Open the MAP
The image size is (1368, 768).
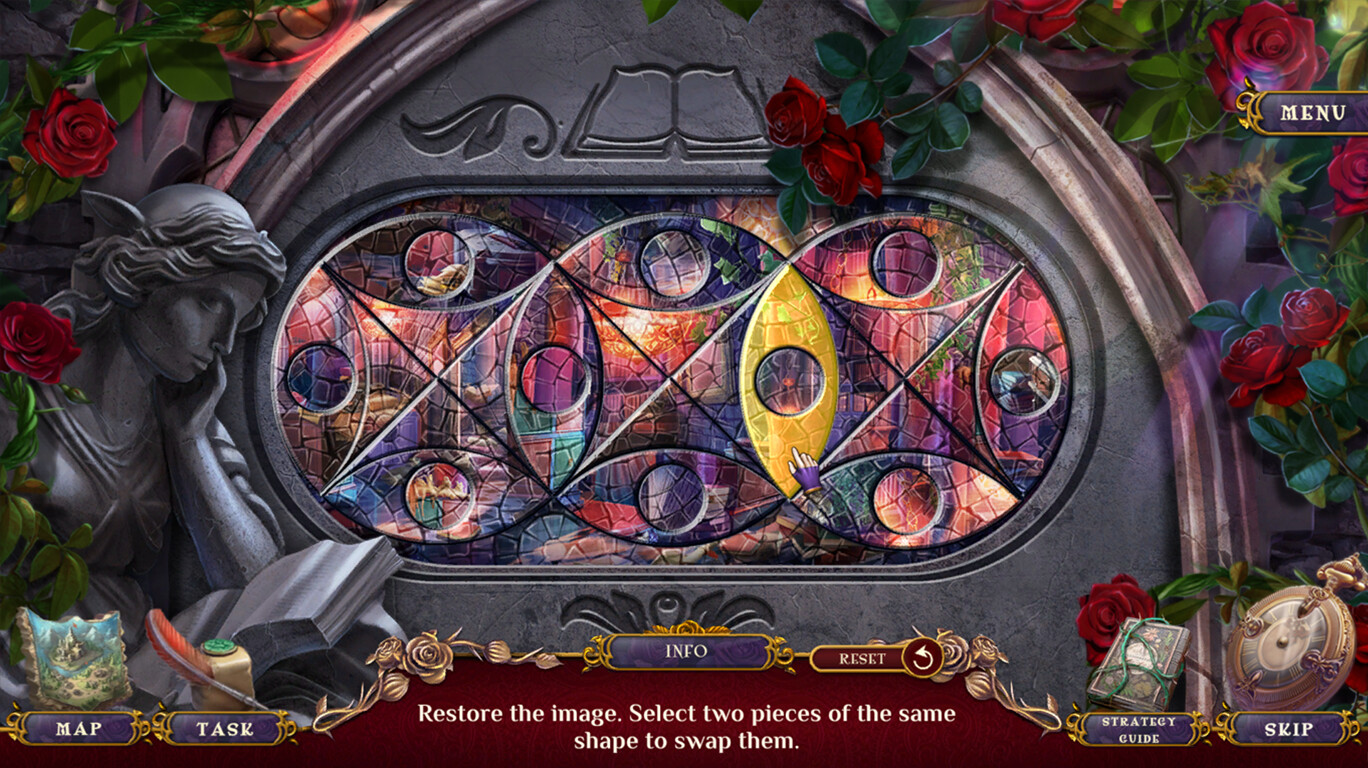78,730
